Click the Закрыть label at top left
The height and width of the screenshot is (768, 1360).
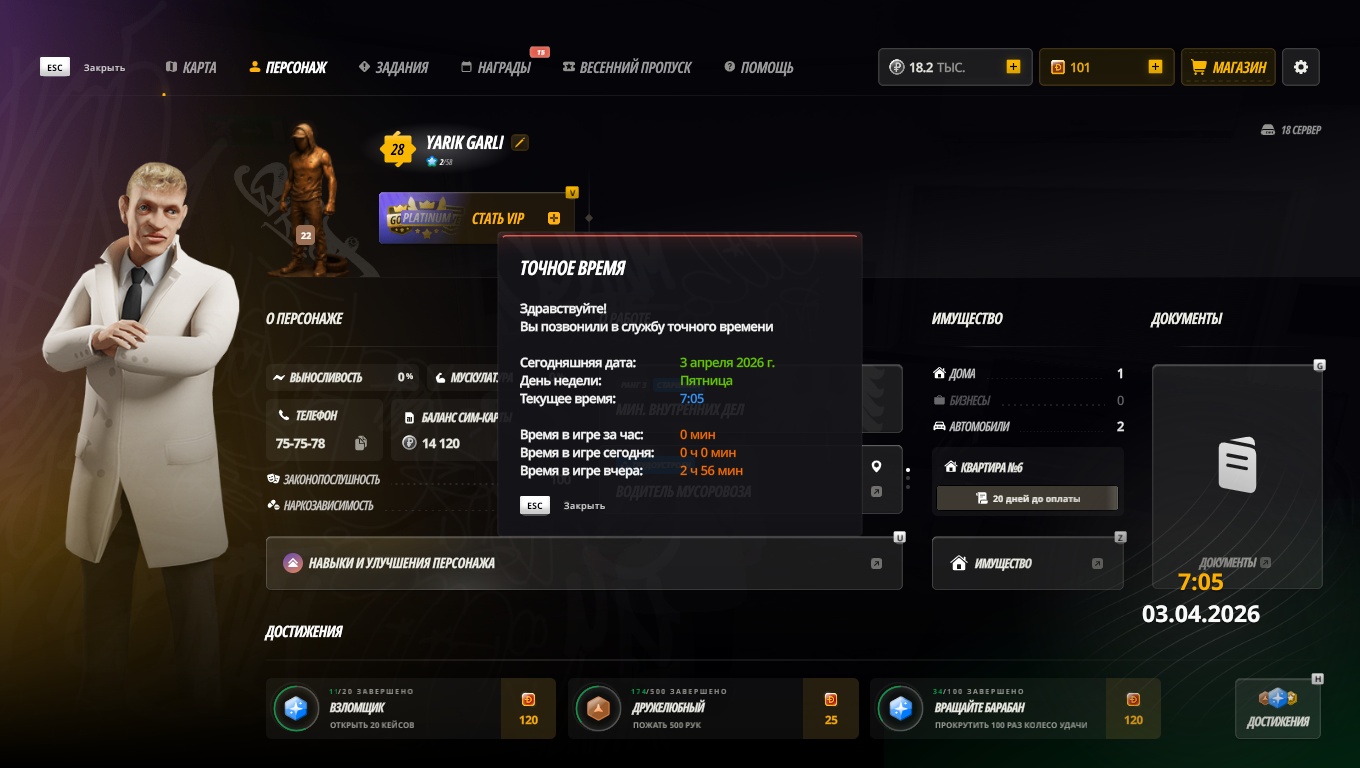click(x=104, y=67)
